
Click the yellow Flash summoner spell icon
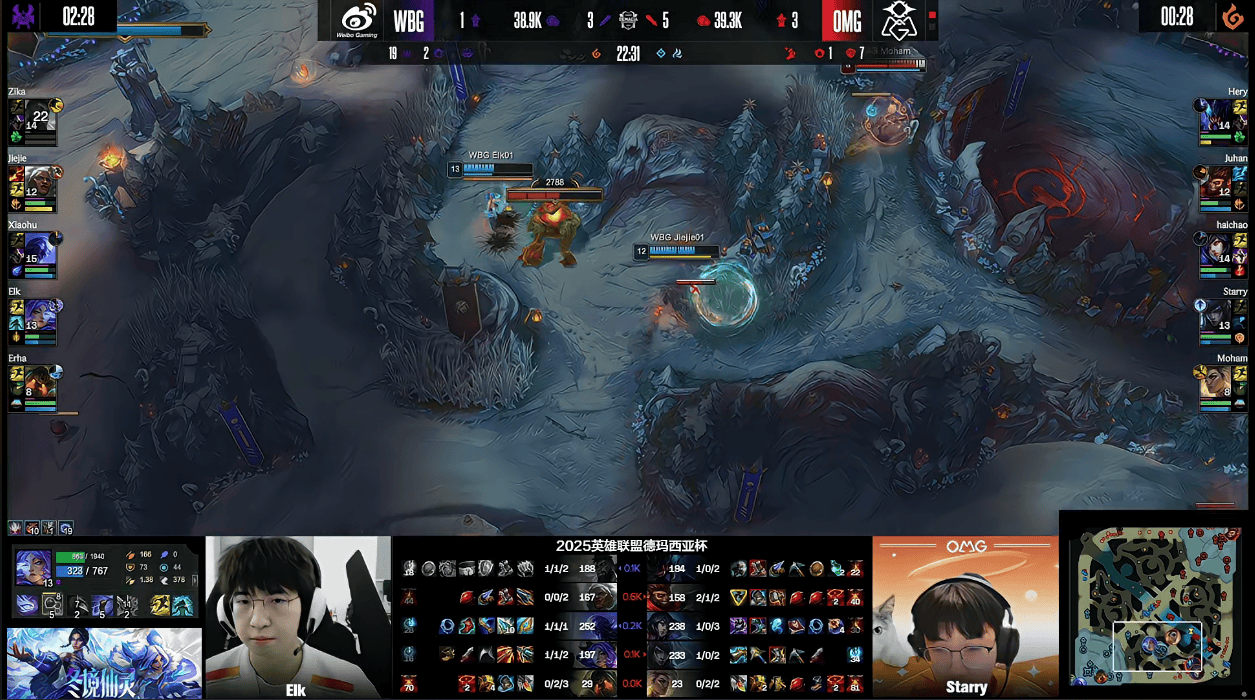point(160,604)
